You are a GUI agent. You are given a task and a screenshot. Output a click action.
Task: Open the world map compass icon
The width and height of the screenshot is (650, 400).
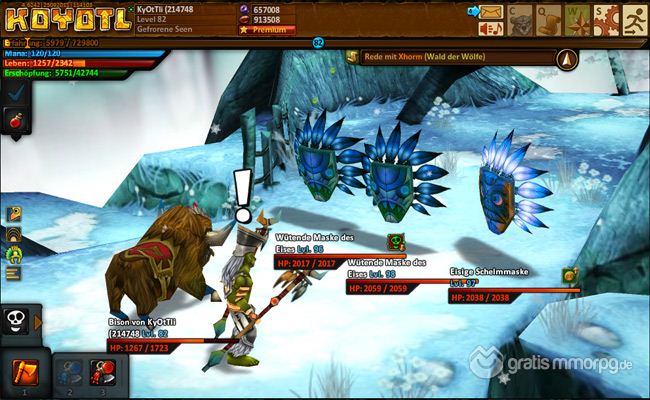click(x=577, y=19)
